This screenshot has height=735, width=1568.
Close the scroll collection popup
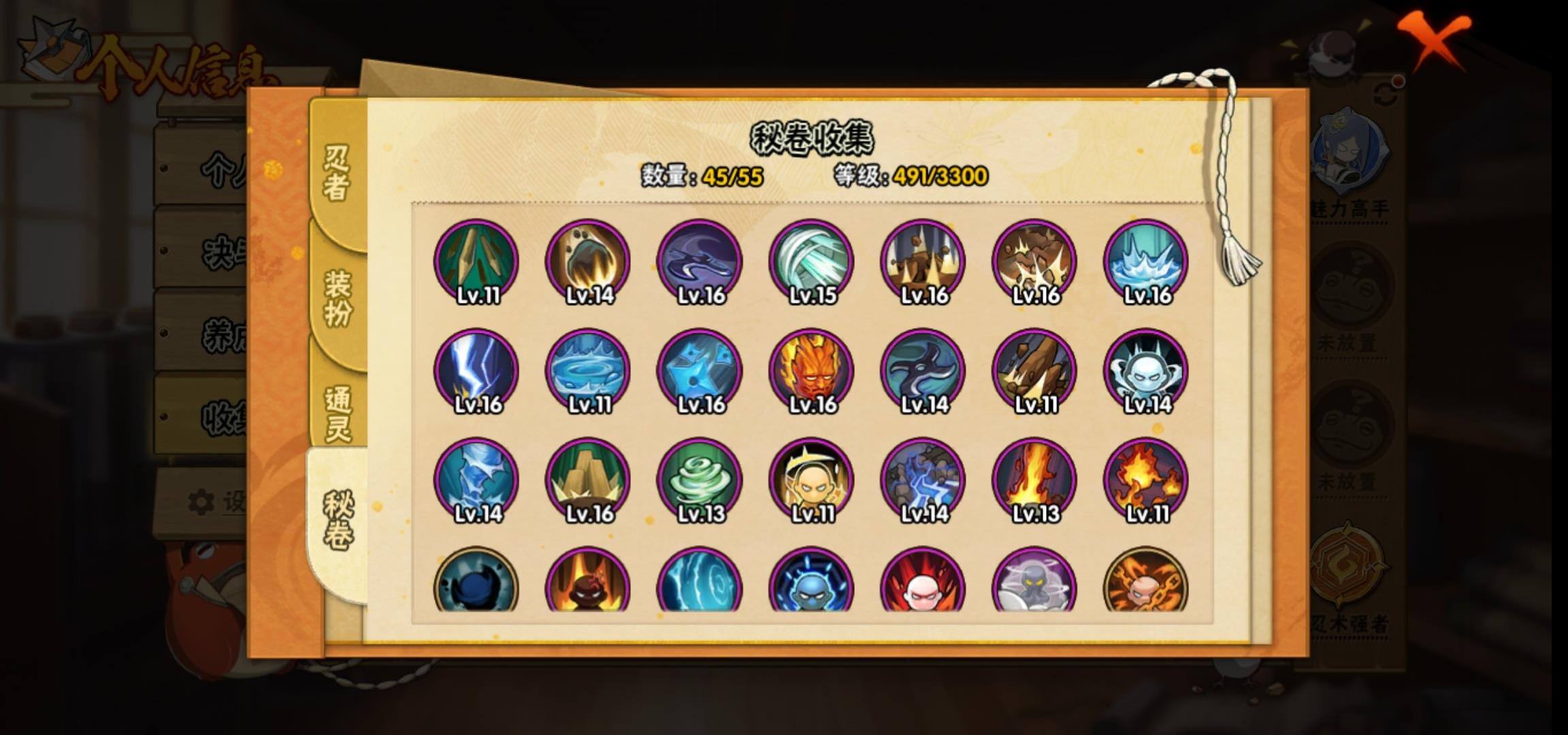pos(1435,39)
